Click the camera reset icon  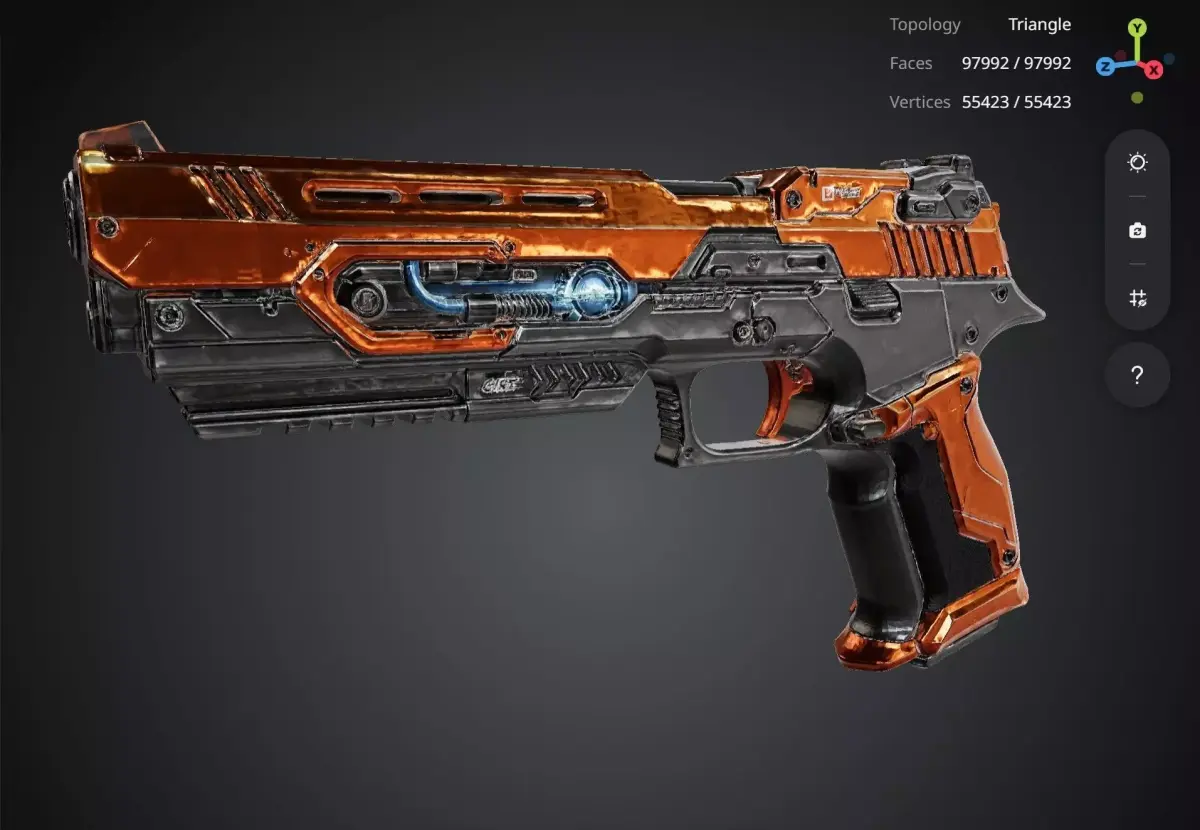[1137, 231]
